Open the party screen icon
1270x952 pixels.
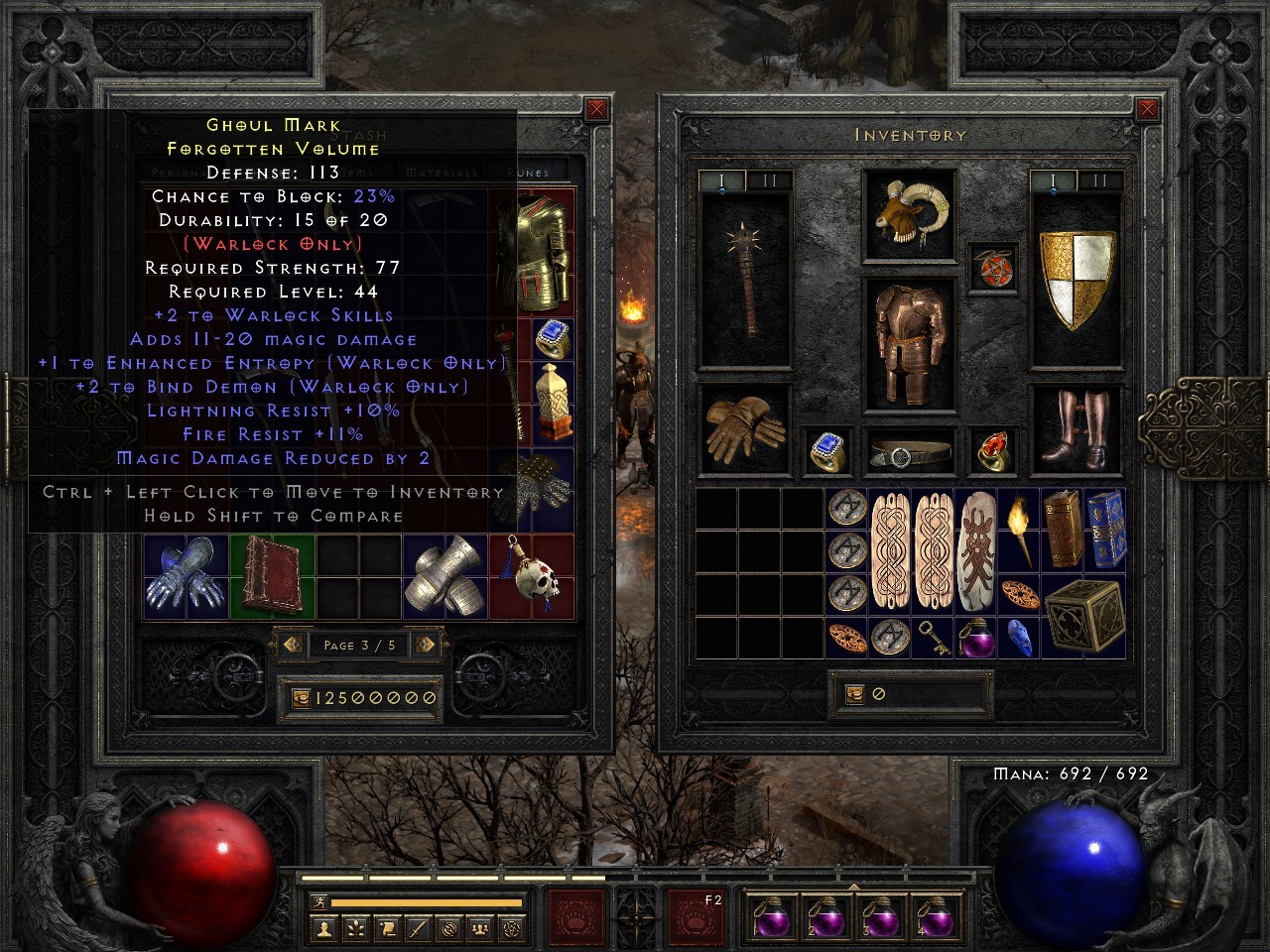pyautogui.click(x=482, y=927)
